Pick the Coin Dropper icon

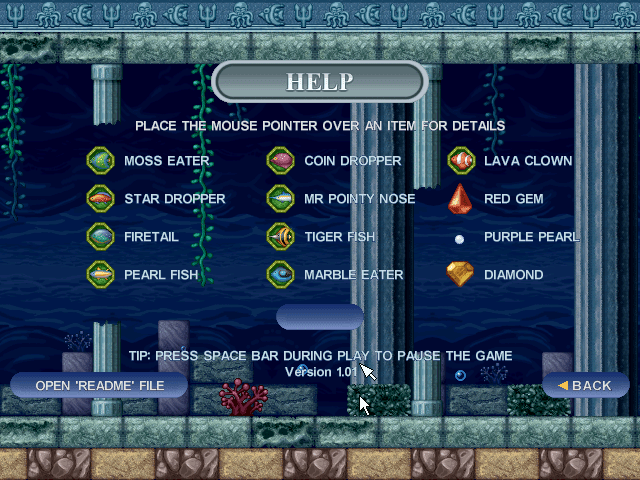click(280, 160)
